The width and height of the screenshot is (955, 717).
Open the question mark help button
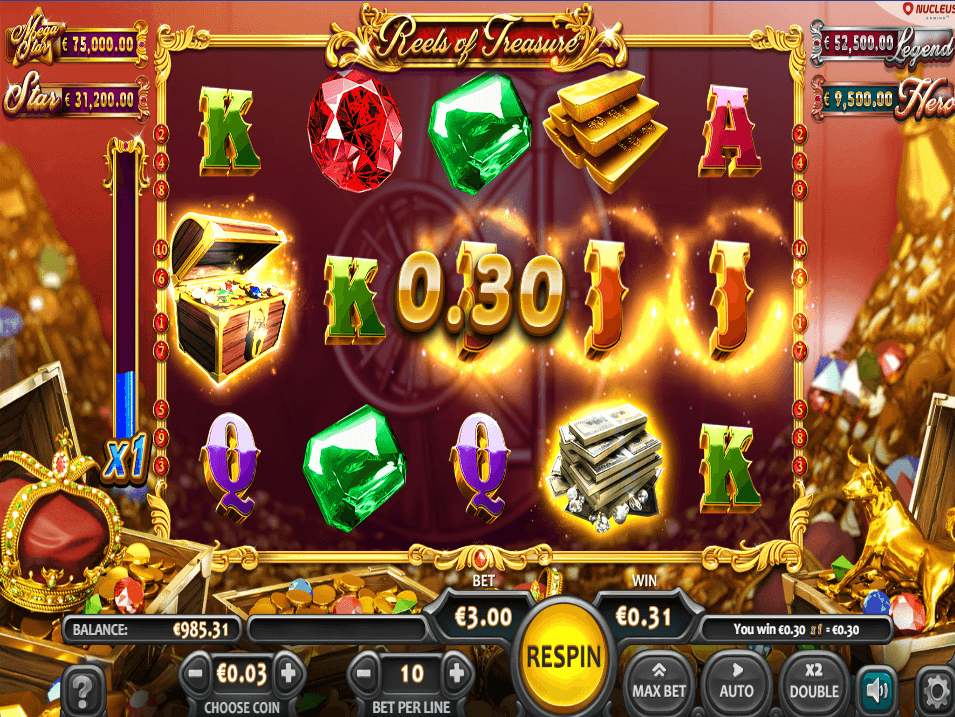point(84,690)
